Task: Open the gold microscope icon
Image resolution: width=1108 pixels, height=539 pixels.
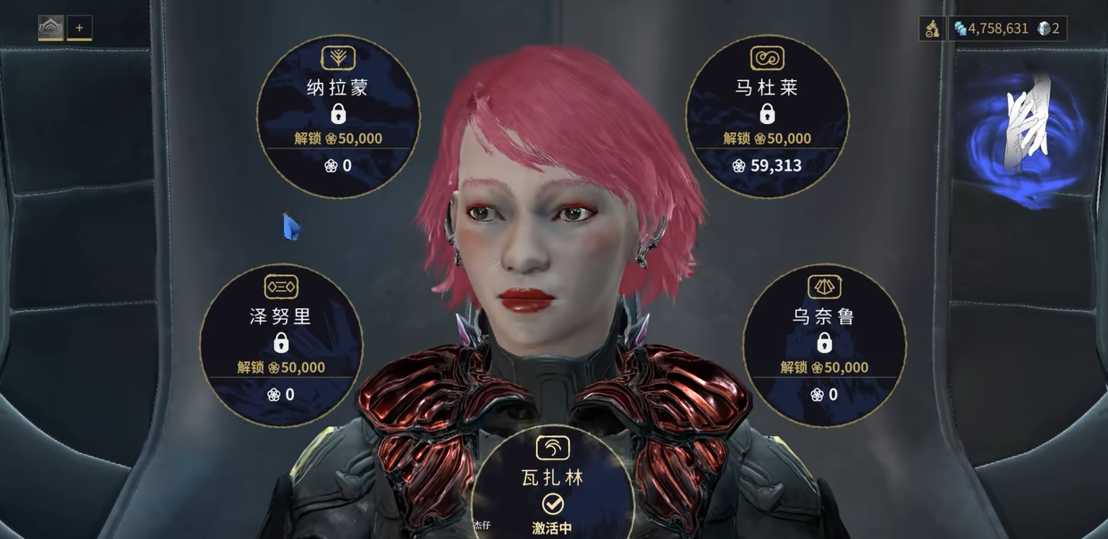Action: pyautogui.click(x=931, y=29)
